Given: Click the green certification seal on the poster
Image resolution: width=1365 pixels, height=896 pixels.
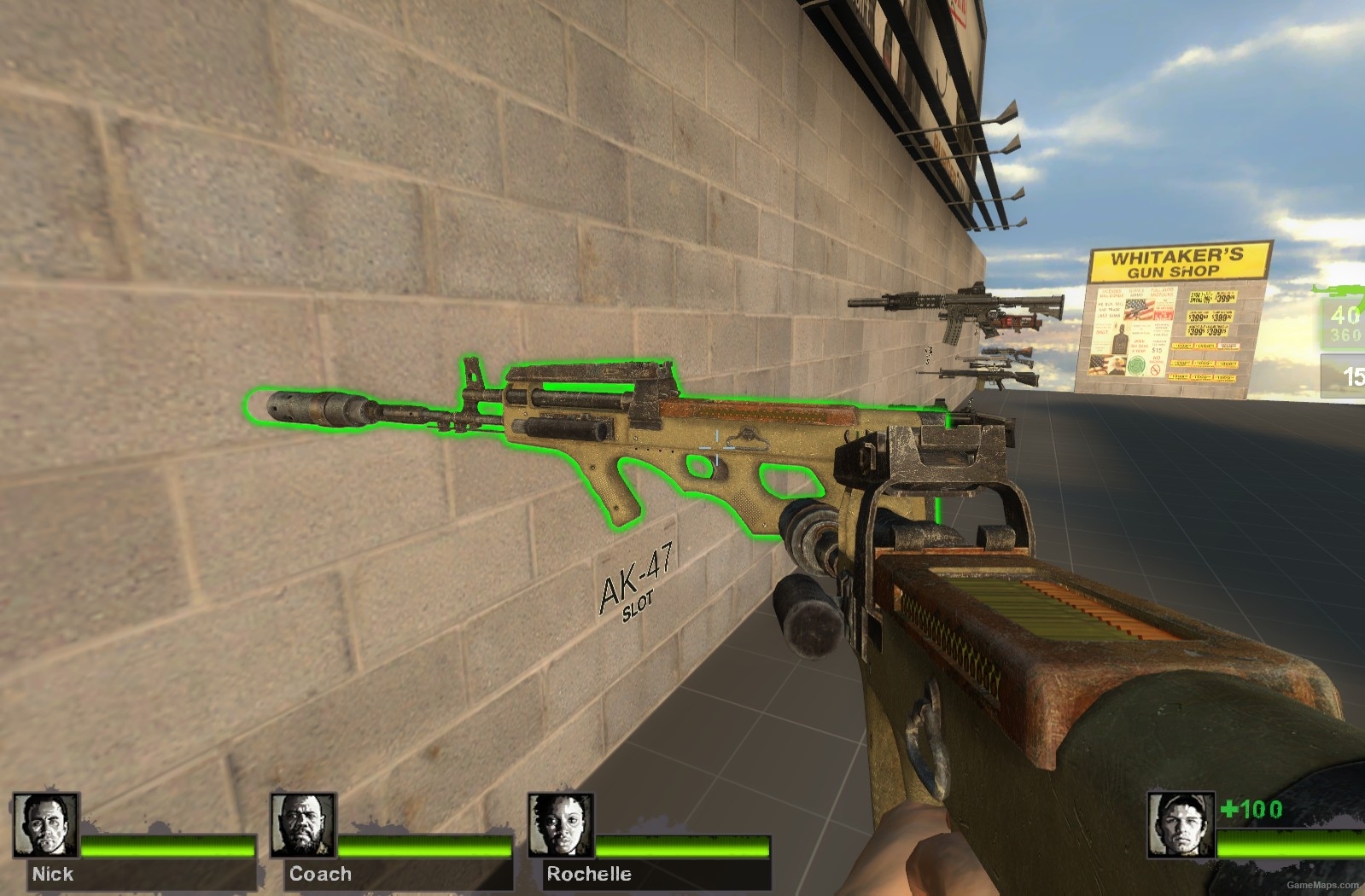Looking at the screenshot, I should 1136,364.
